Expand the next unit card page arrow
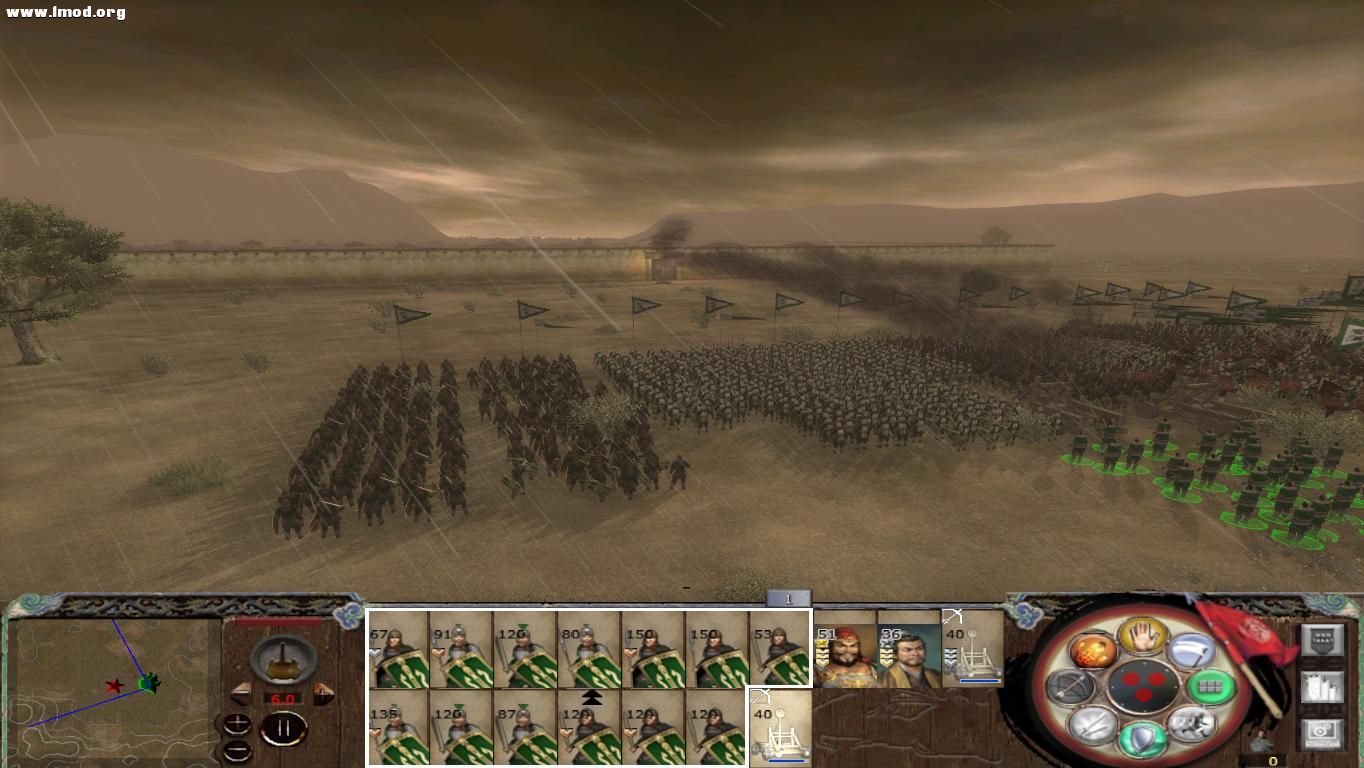This screenshot has height=768, width=1364. pyautogui.click(x=590, y=698)
